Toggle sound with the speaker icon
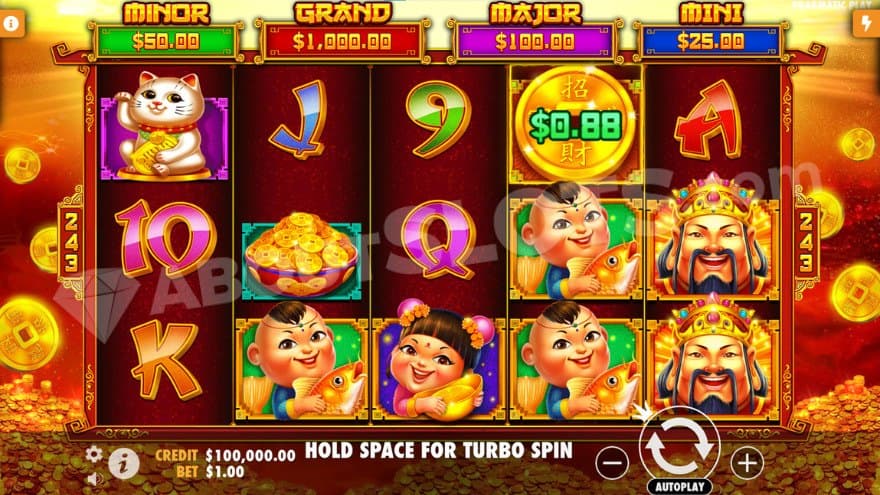The height and width of the screenshot is (495, 880). (x=94, y=477)
